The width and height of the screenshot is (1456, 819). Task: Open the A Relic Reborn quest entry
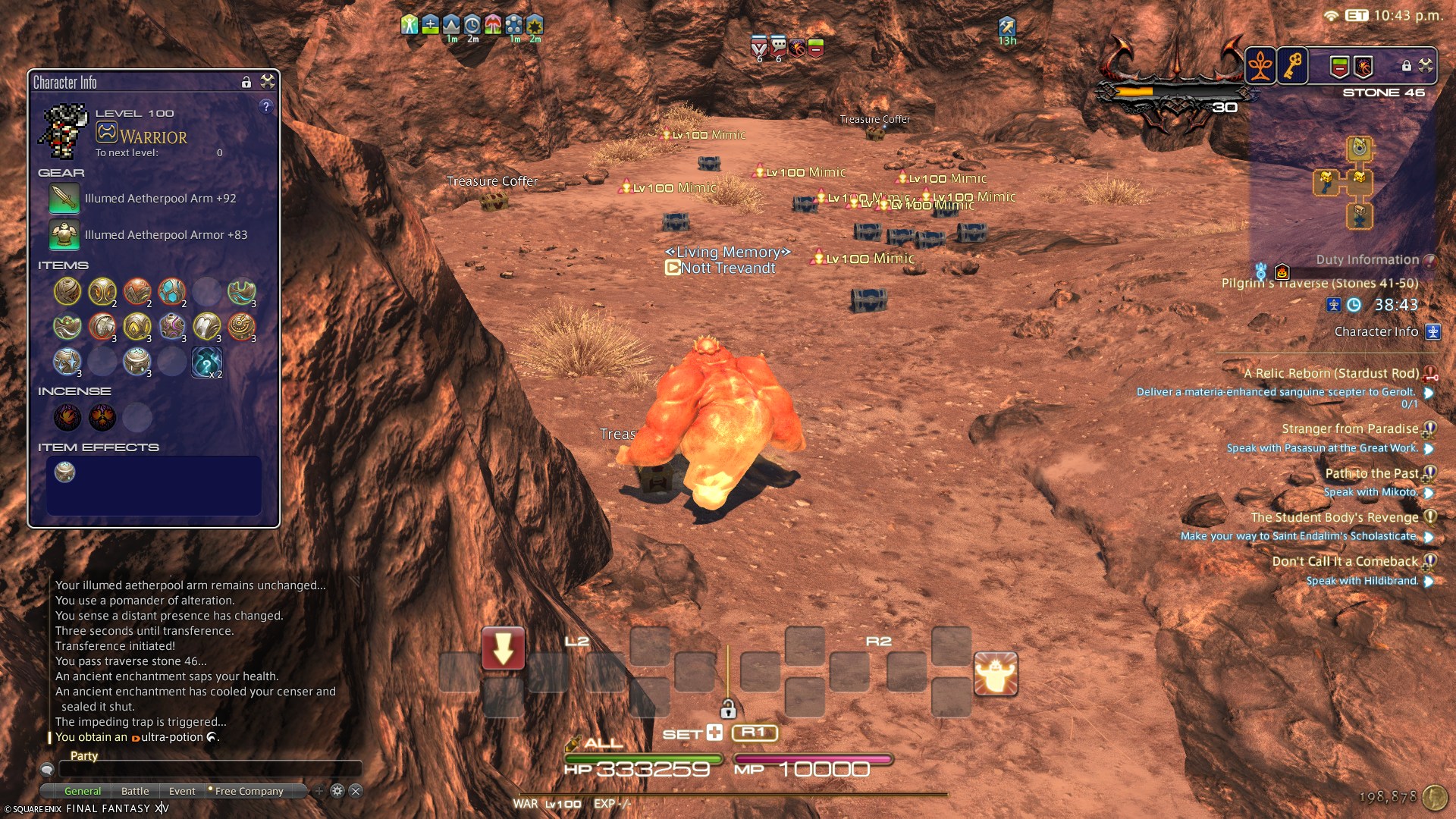[1330, 373]
